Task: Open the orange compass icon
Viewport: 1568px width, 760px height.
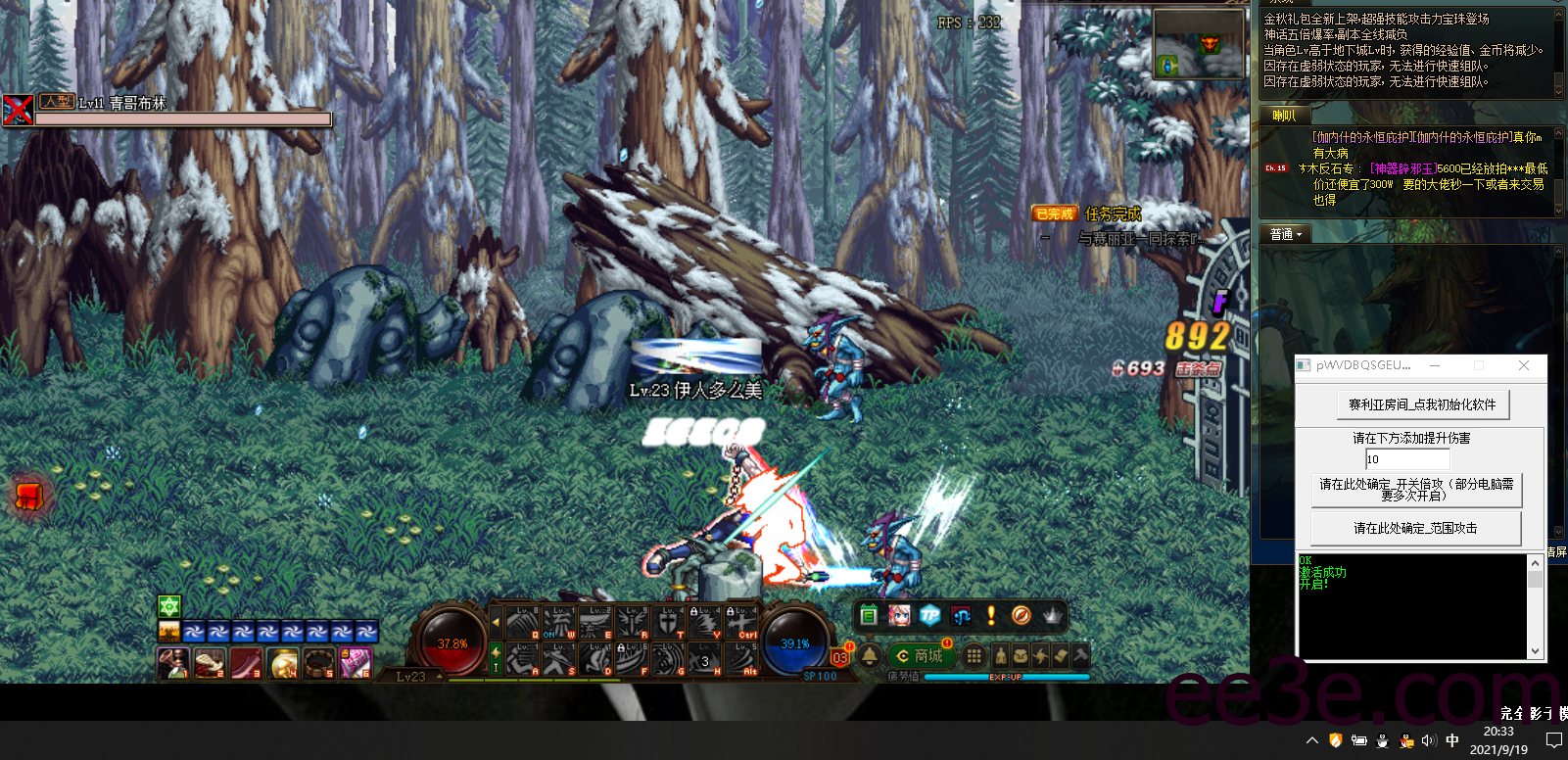Action: (x=1021, y=615)
